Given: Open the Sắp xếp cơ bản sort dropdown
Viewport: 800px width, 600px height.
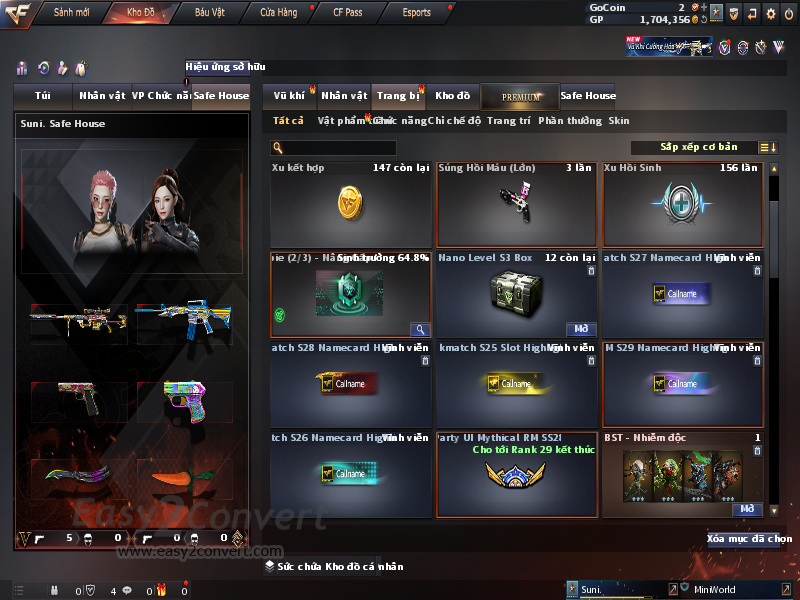Looking at the screenshot, I should click(700, 147).
